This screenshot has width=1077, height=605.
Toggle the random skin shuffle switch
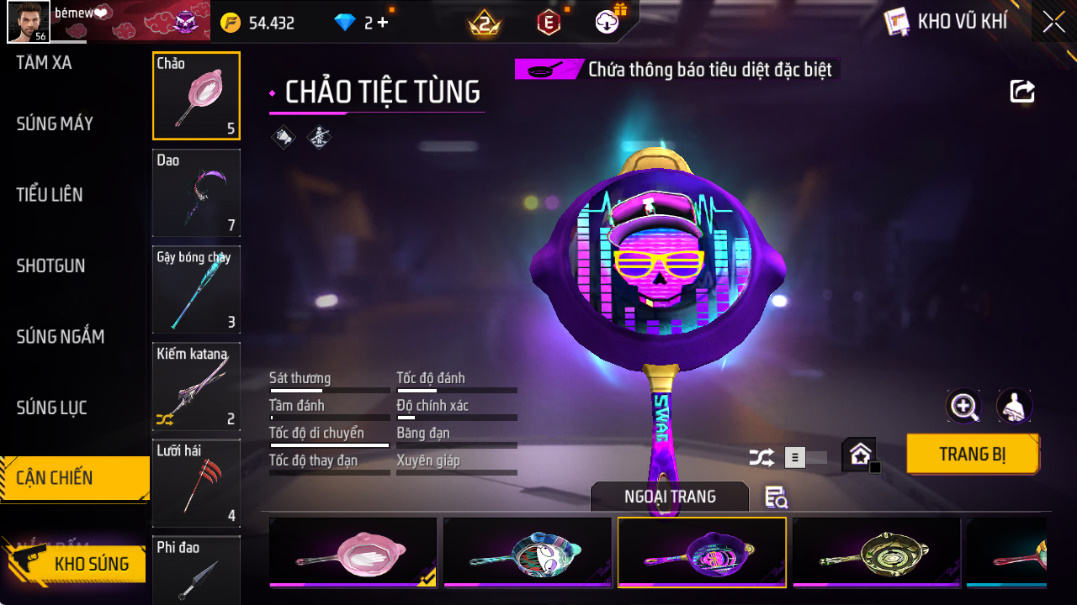click(x=805, y=458)
